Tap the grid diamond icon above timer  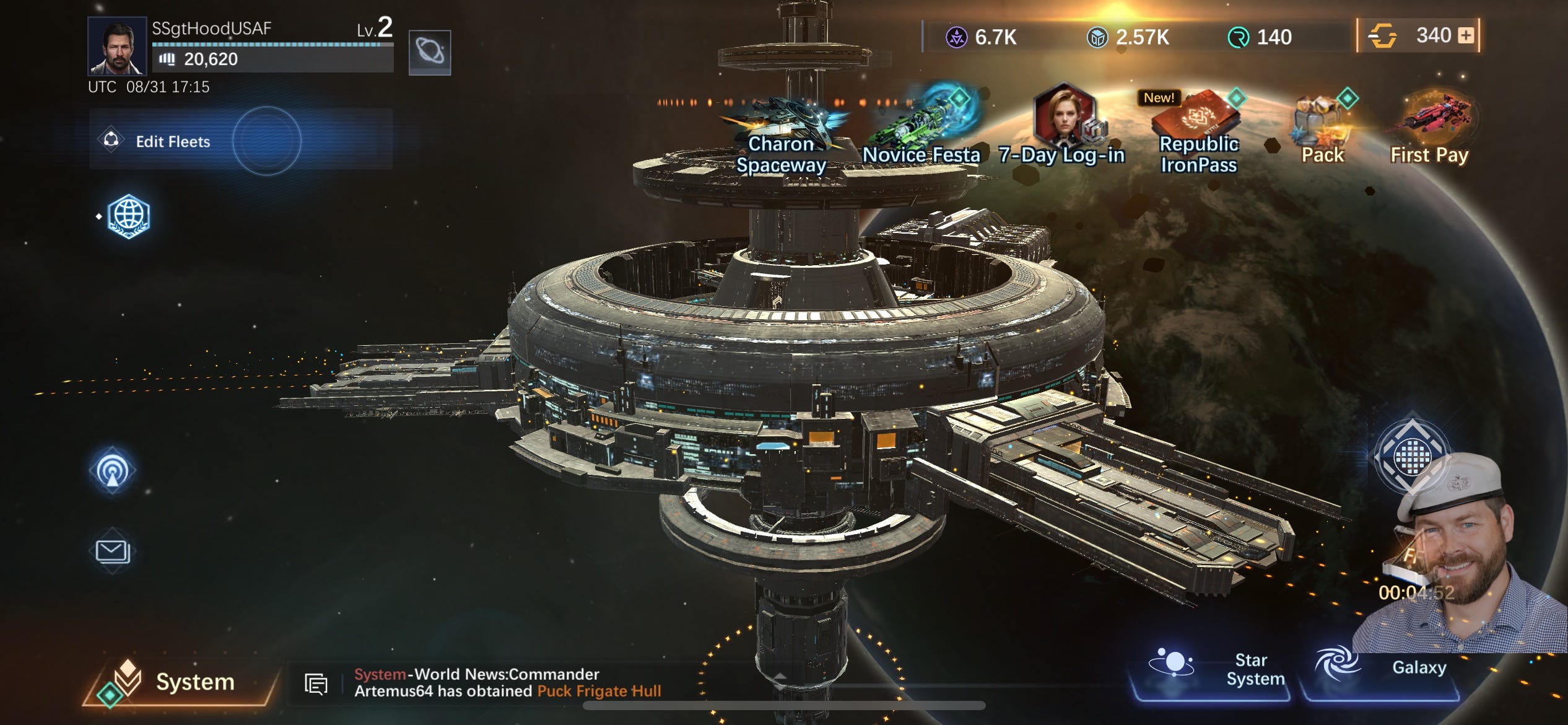tap(1412, 456)
